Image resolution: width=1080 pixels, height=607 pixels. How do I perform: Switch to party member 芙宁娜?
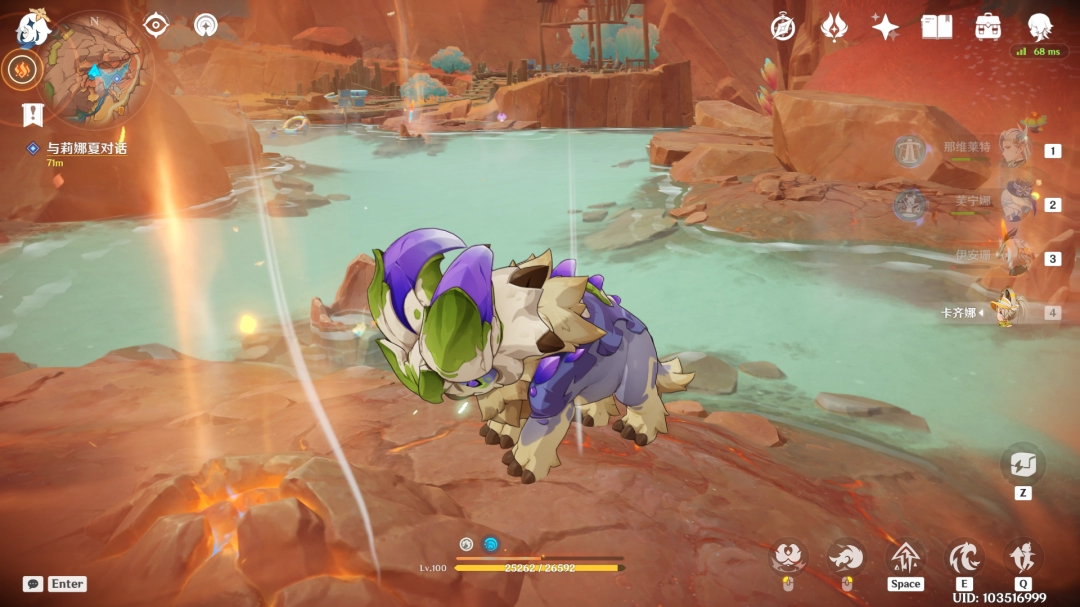(1016, 204)
